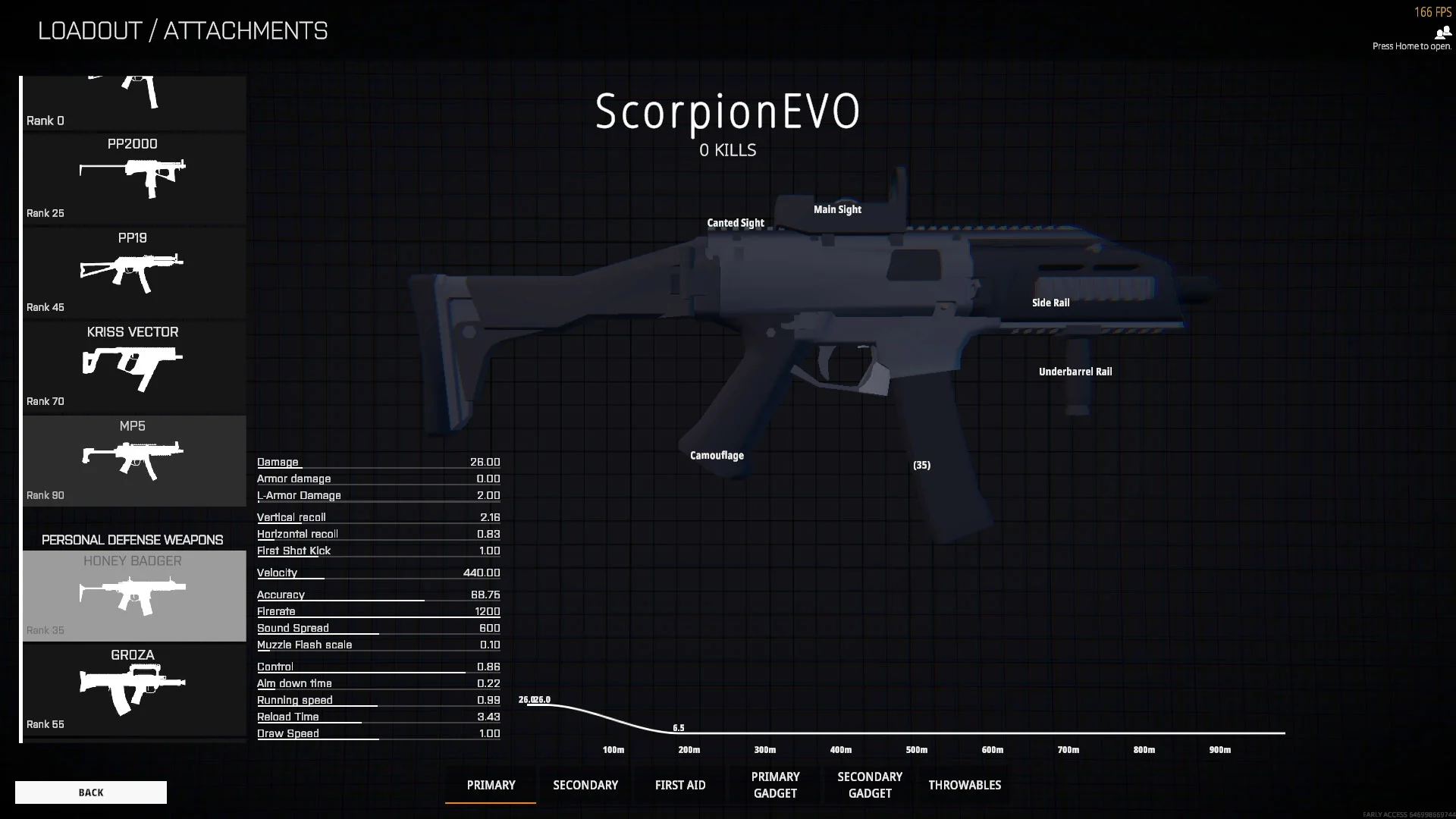Pick the HONEY BADGER personal defense weapon
The height and width of the screenshot is (819, 1456).
(133, 595)
